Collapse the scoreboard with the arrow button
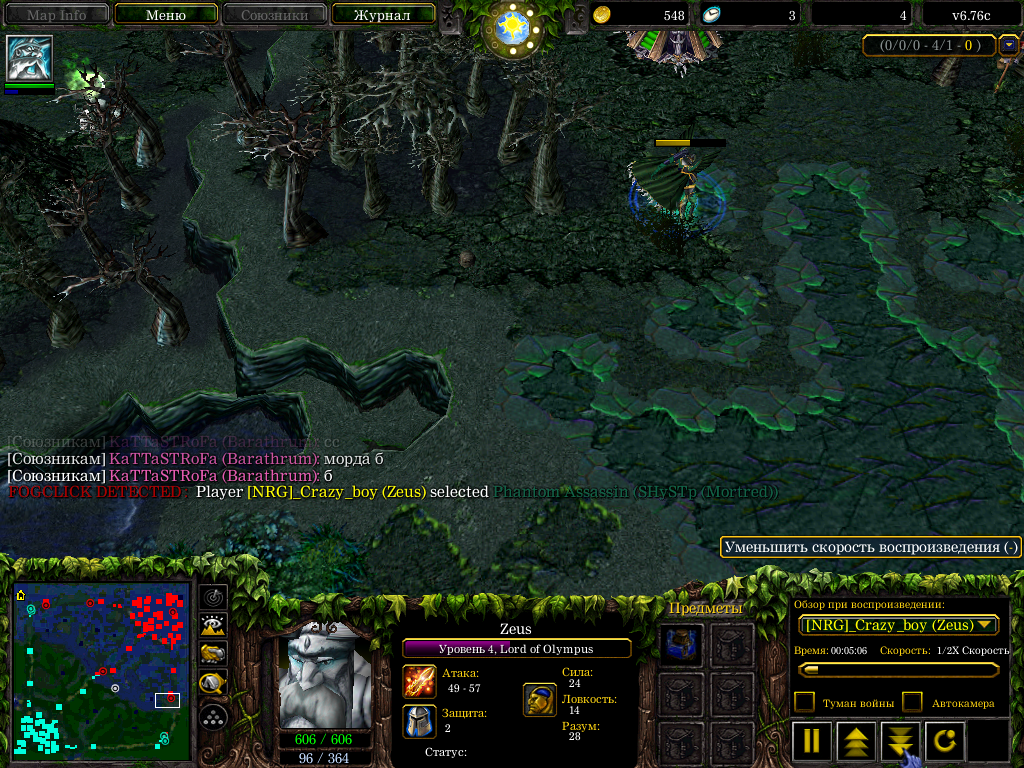Screen dimensions: 1024x768 (1009, 45)
